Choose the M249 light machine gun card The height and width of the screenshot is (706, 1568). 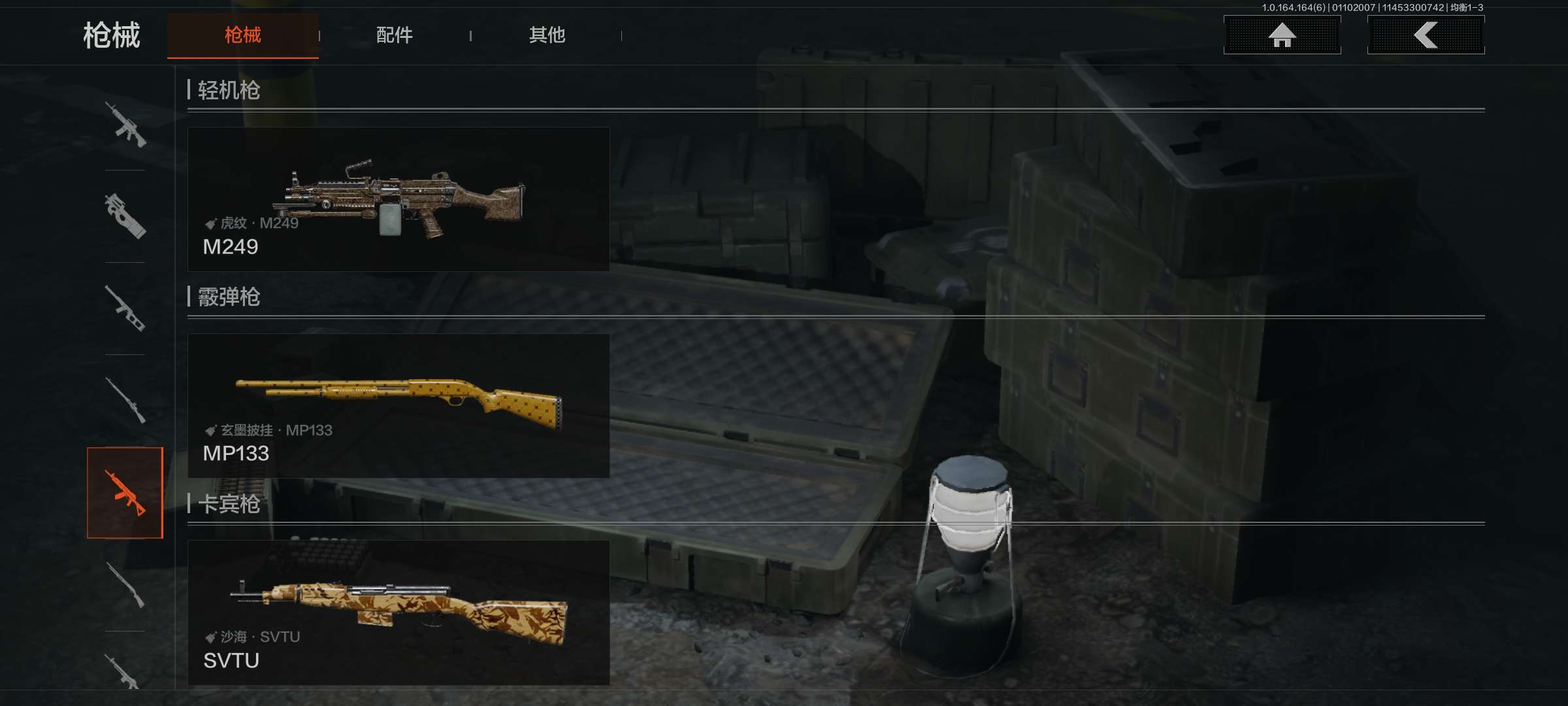pyautogui.click(x=399, y=199)
